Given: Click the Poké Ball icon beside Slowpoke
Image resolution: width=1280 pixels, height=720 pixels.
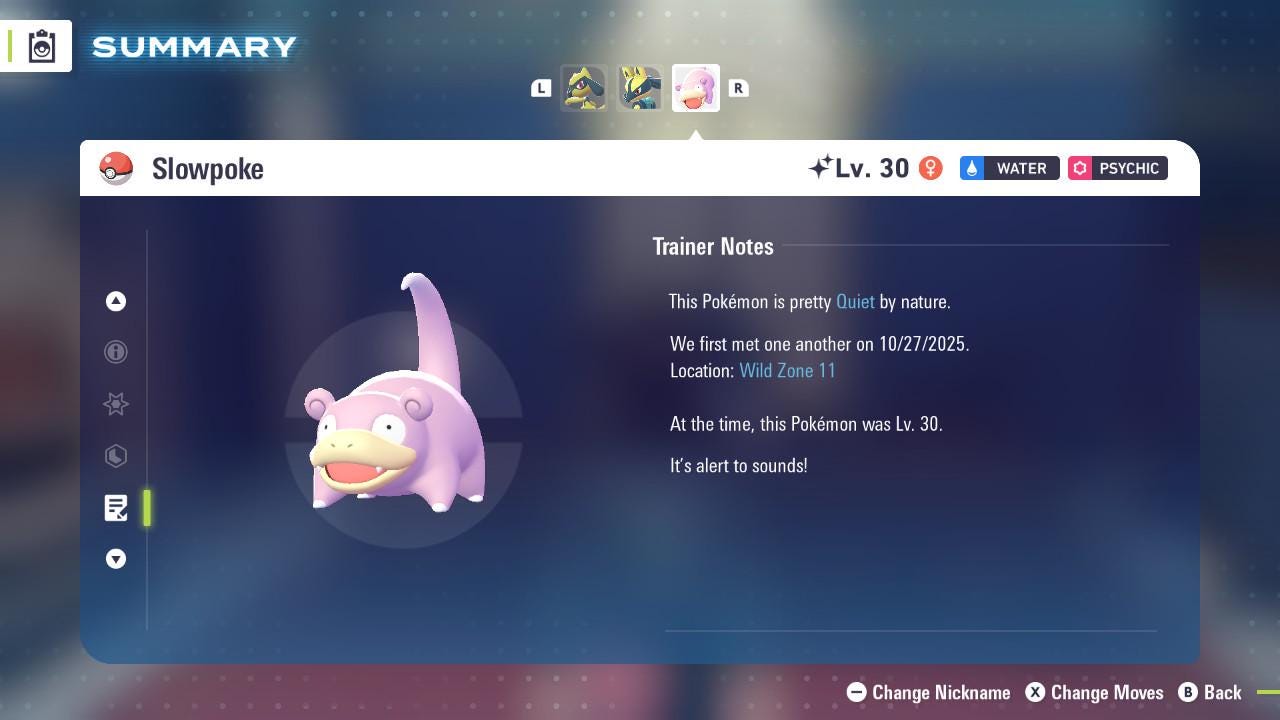Looking at the screenshot, I should [116, 169].
